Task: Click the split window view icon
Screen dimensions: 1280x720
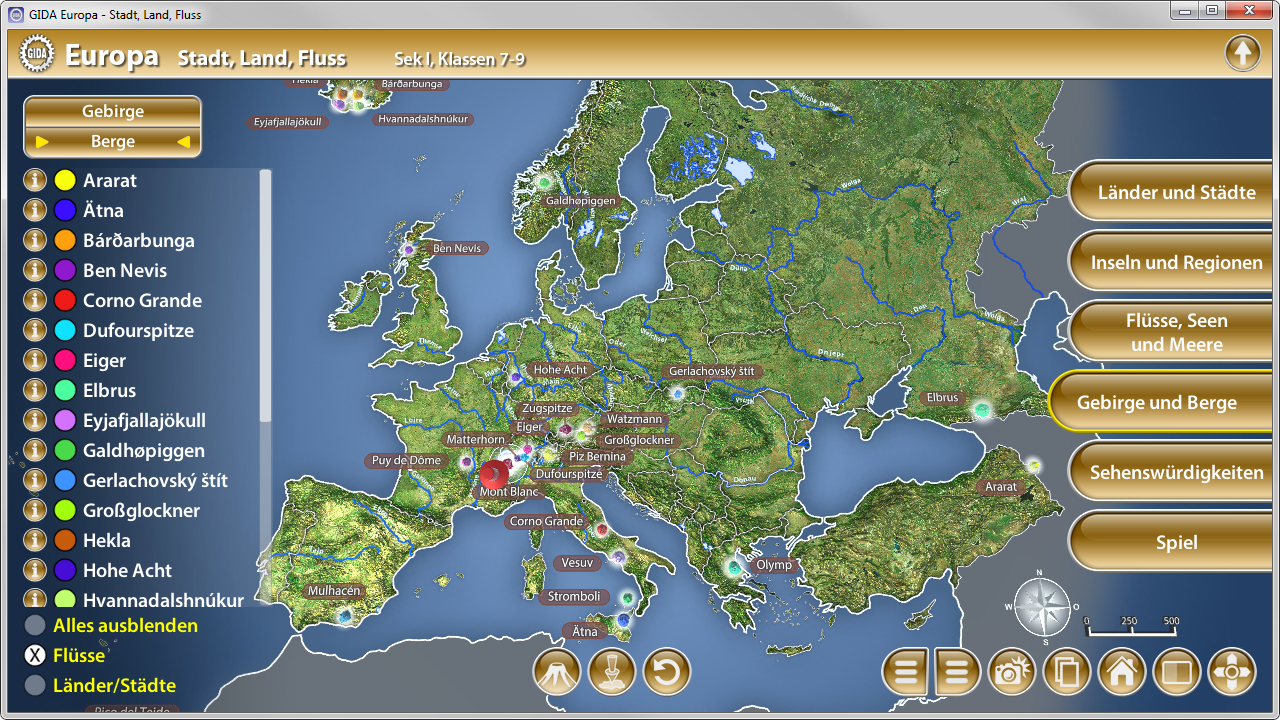Action: [x=1177, y=672]
